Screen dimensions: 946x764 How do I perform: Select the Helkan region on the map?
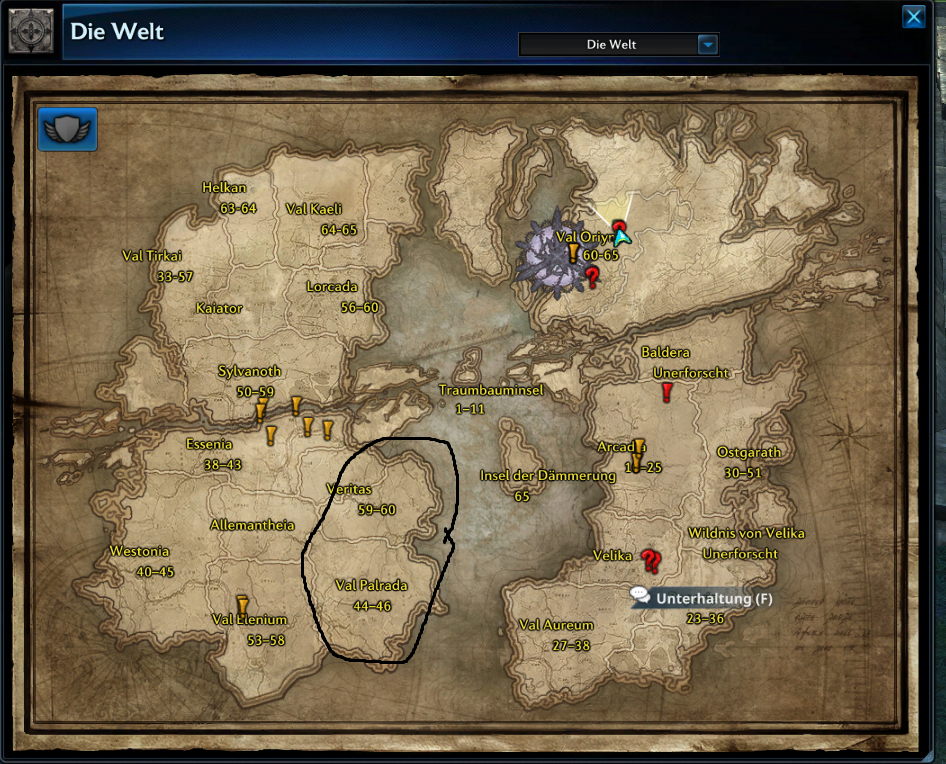[224, 187]
